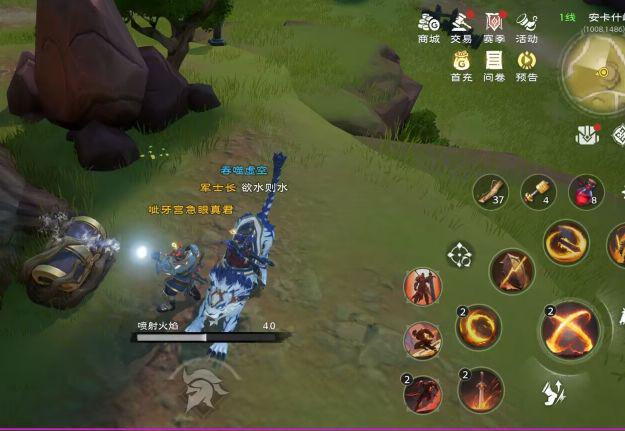This screenshot has width=625, height=431.
Task: Drink the red health potion
Action: (586, 191)
